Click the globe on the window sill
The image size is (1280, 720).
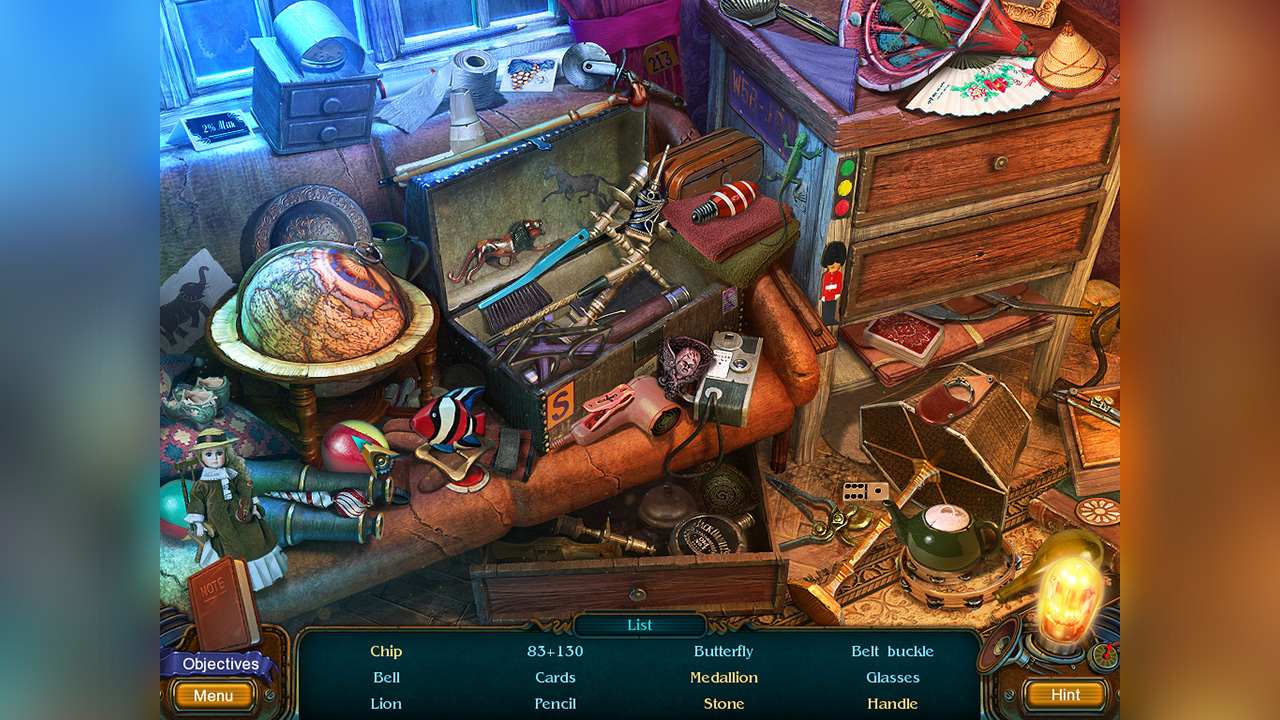322,300
